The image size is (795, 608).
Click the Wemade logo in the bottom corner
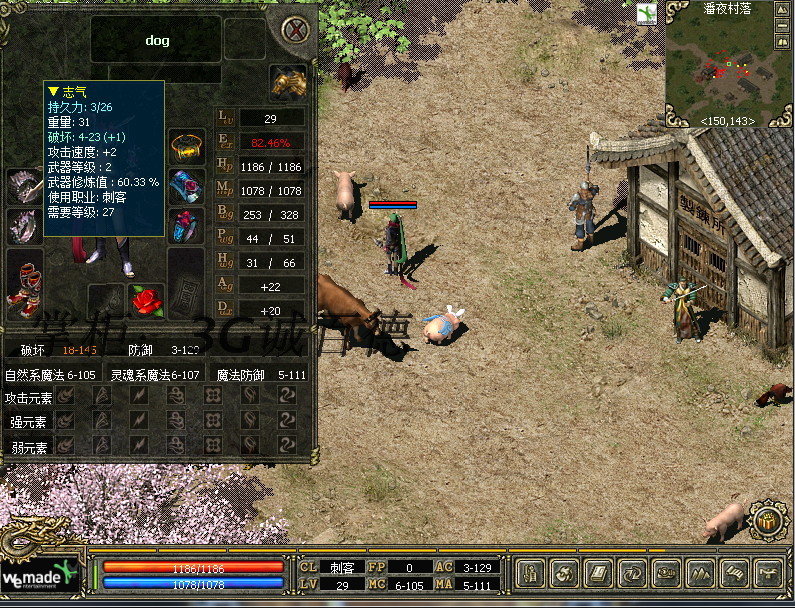pyautogui.click(x=38, y=580)
